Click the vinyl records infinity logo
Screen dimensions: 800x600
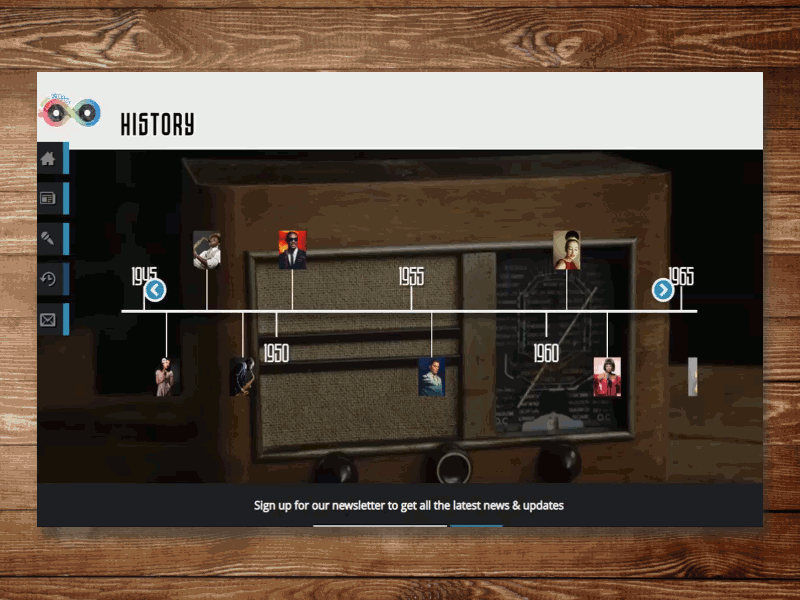coord(70,112)
